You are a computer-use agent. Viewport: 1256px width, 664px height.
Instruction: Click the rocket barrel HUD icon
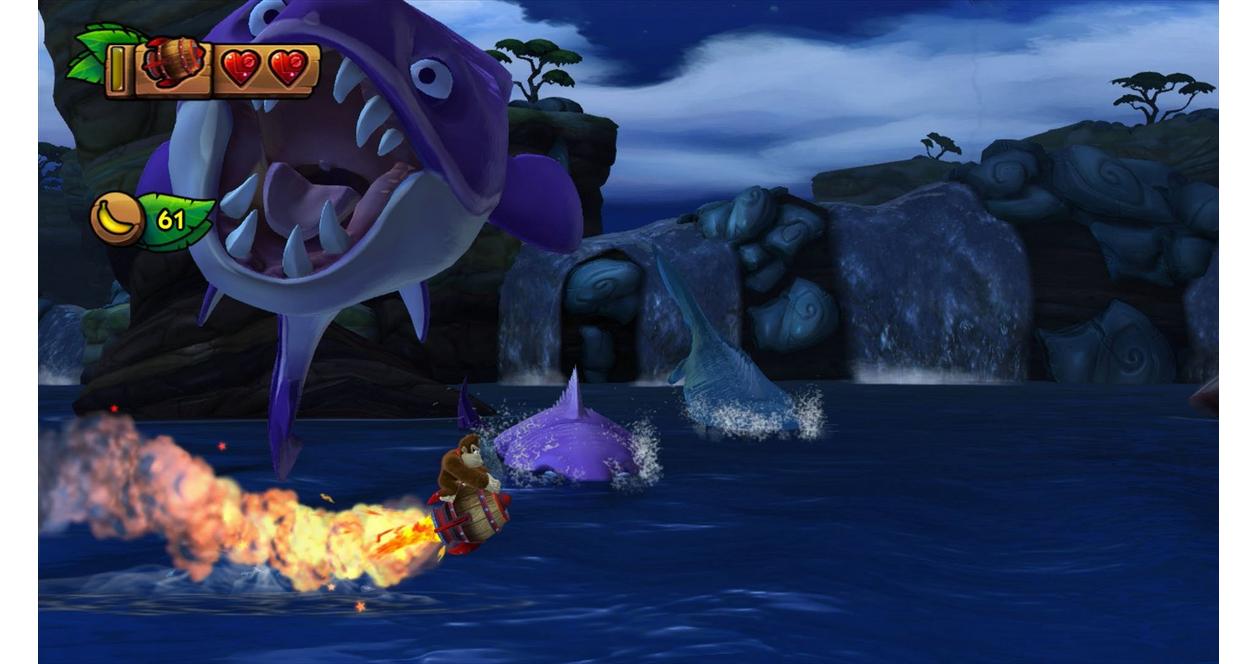click(x=172, y=63)
